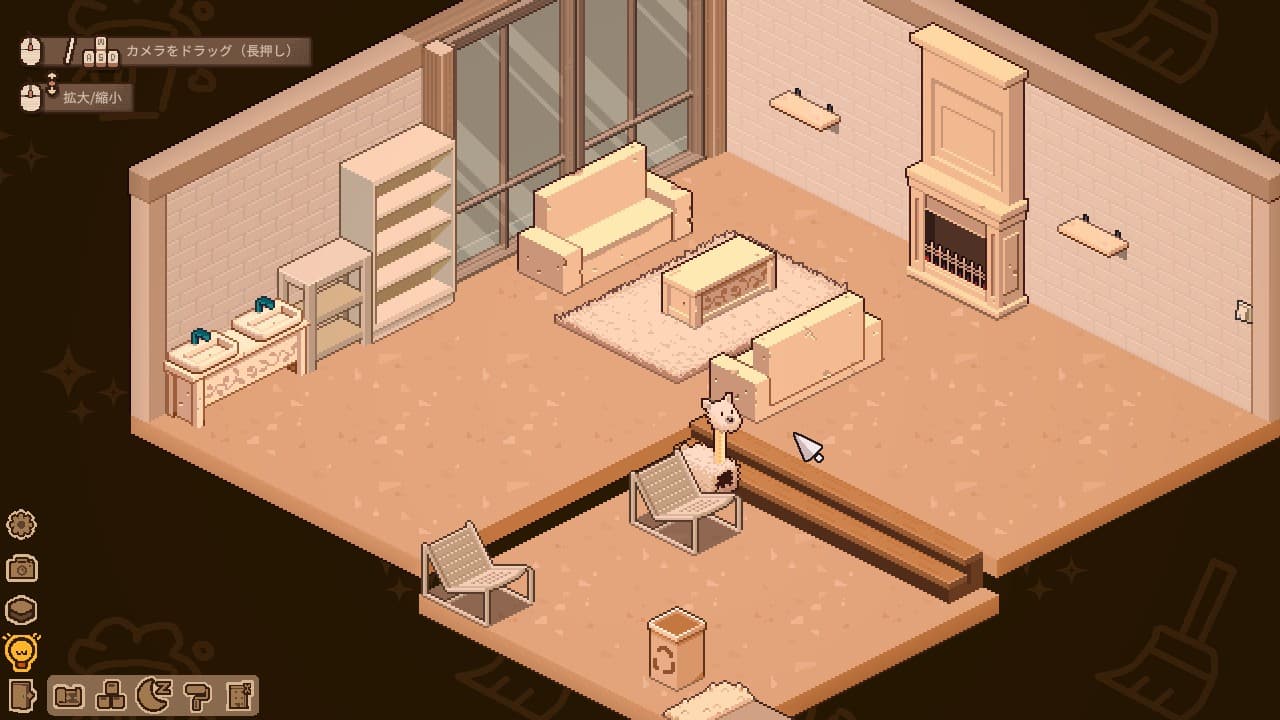Open the gear settings icon
Viewport: 1280px width, 720px height.
pyautogui.click(x=21, y=524)
